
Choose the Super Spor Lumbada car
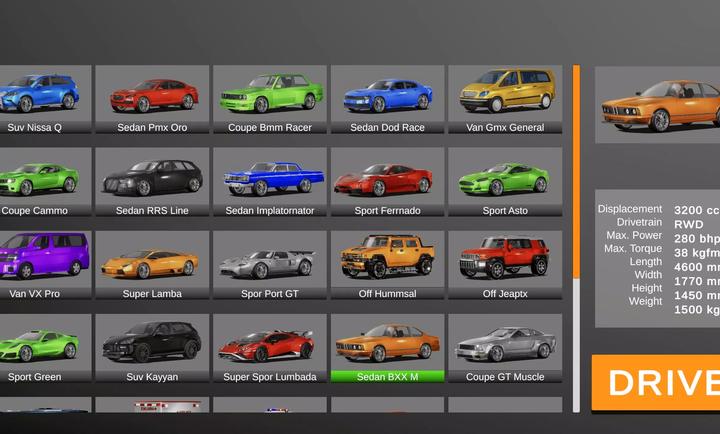269,347
